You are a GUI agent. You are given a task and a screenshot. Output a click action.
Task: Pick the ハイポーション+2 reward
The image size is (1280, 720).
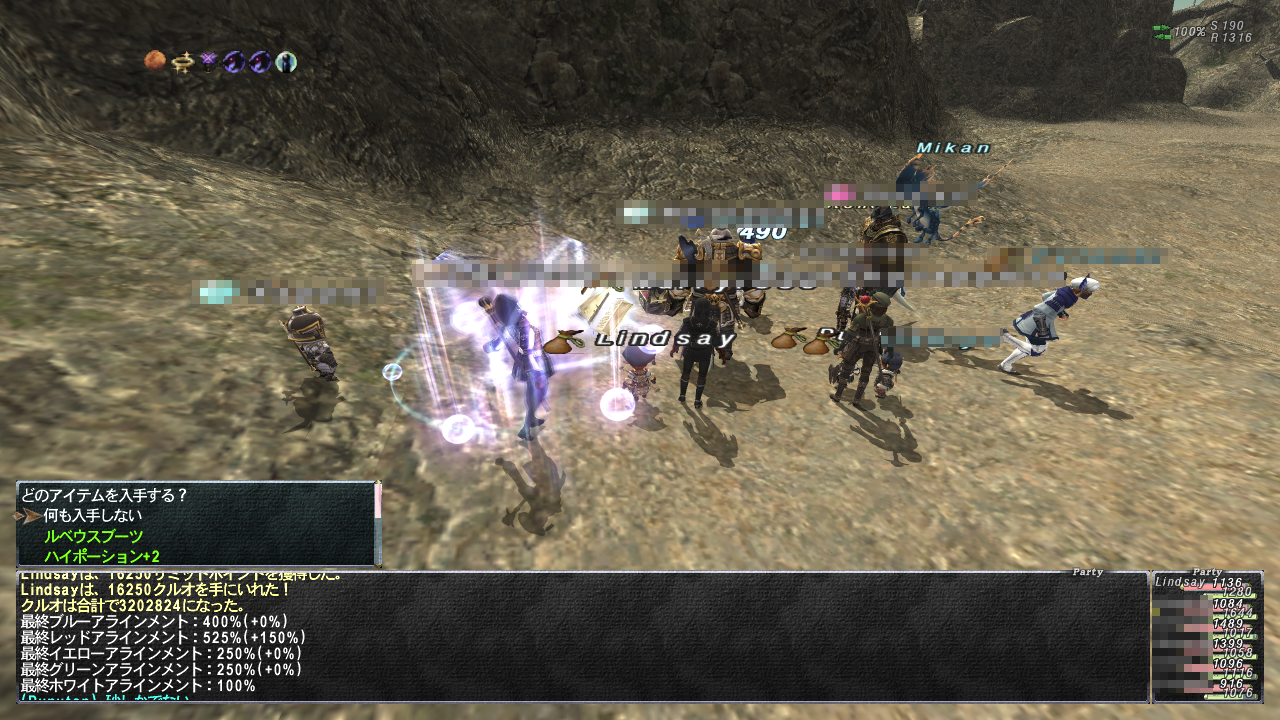click(102, 556)
